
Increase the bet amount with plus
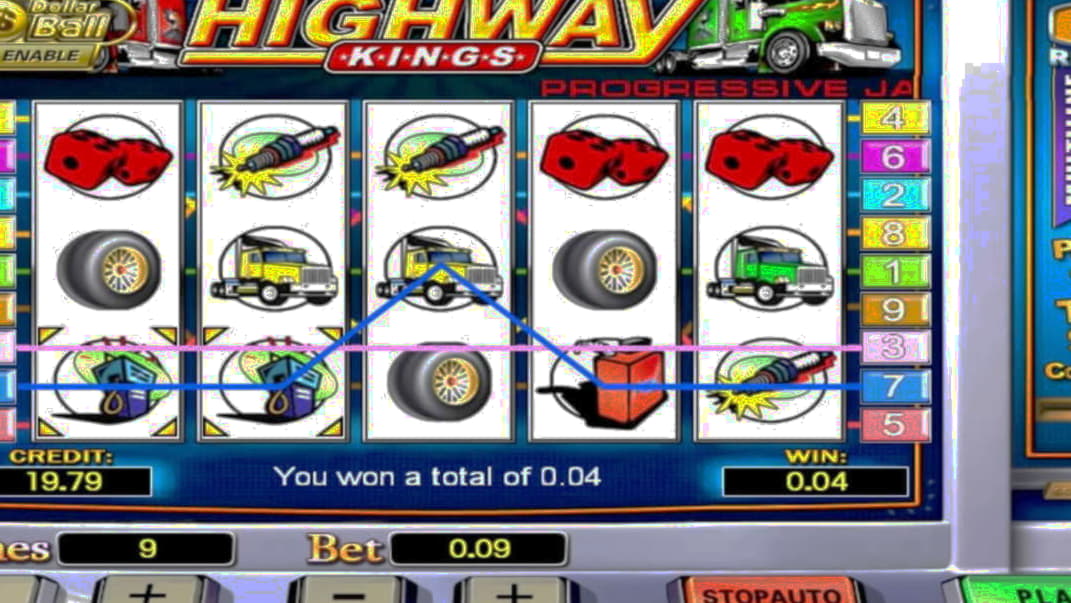point(512,590)
